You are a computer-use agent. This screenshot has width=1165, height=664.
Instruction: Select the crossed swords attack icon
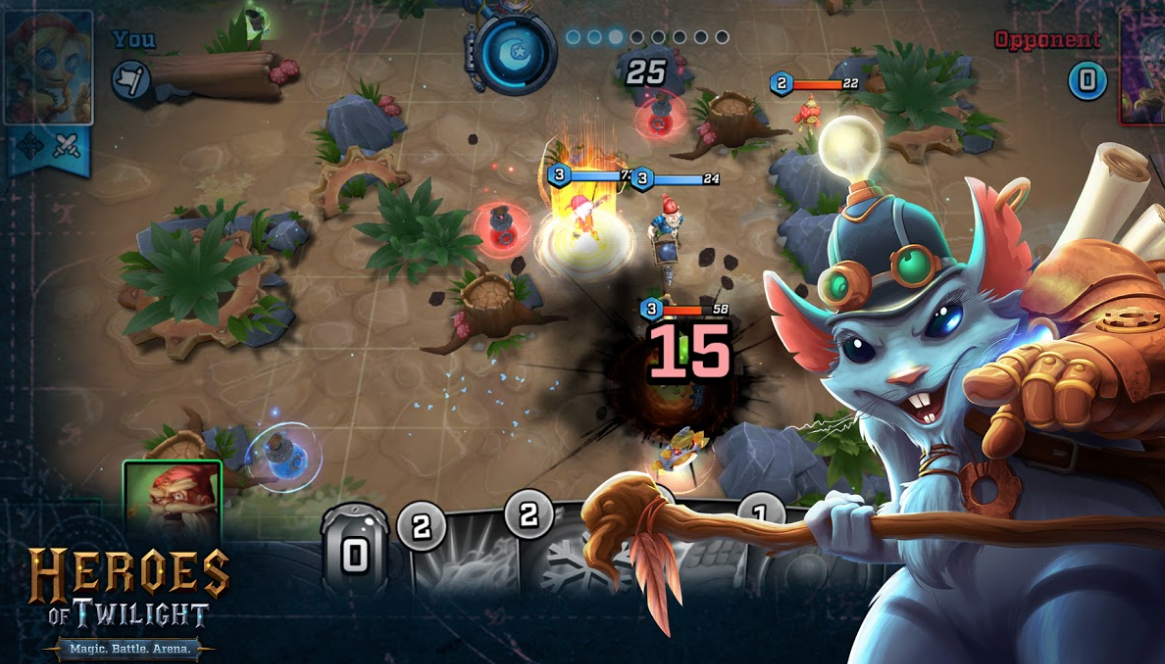(x=66, y=146)
